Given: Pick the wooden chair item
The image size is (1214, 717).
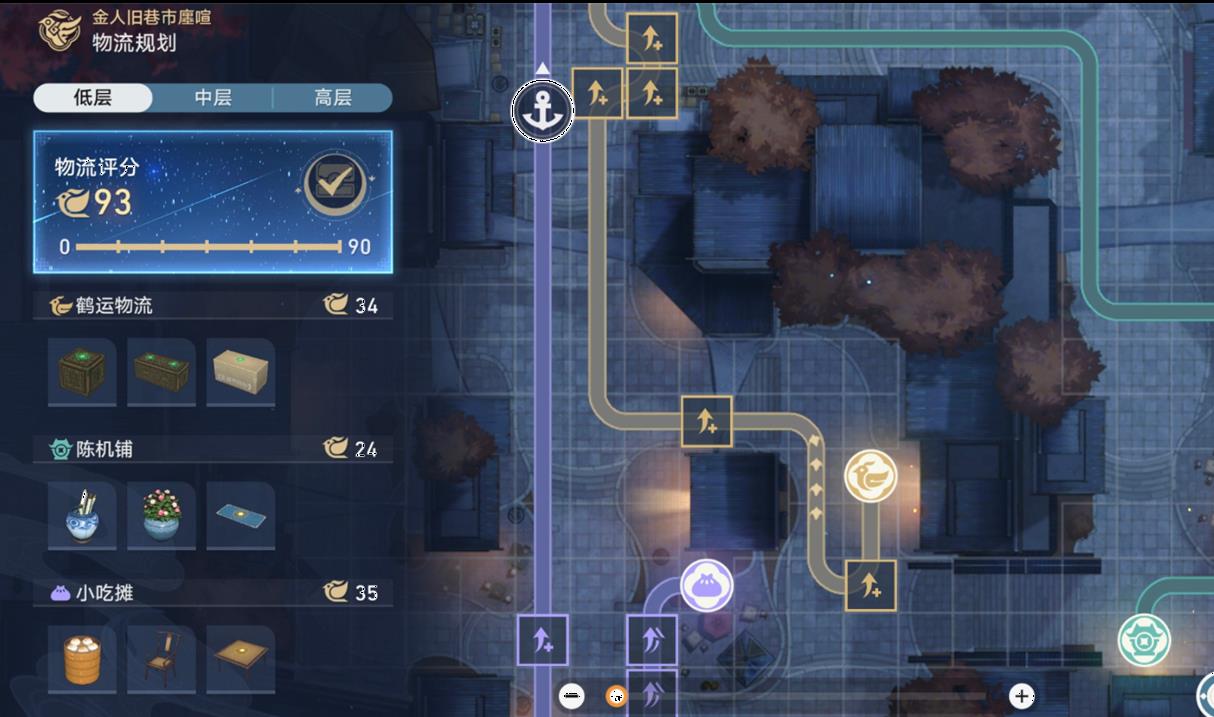Looking at the screenshot, I should point(161,660).
